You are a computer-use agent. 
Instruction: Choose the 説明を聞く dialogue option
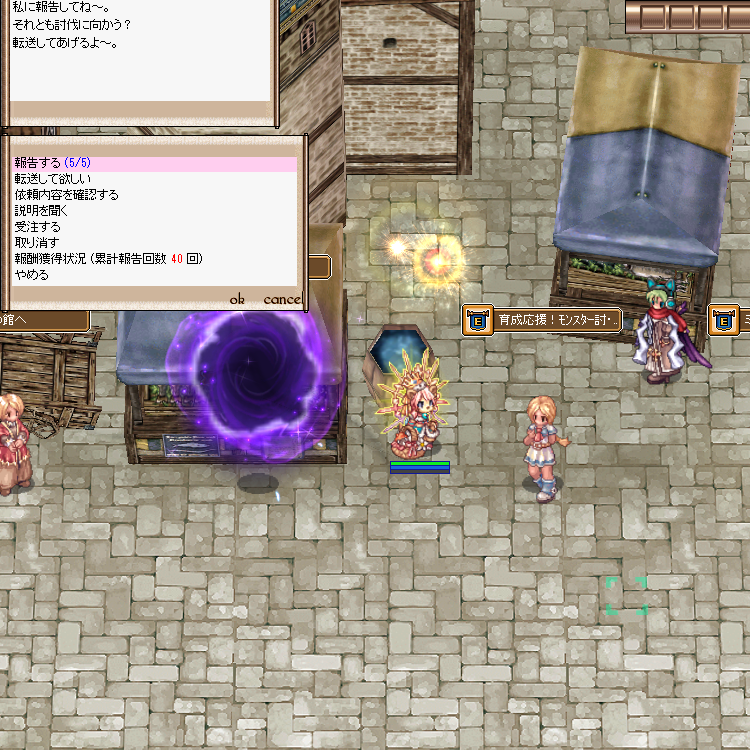[41, 211]
